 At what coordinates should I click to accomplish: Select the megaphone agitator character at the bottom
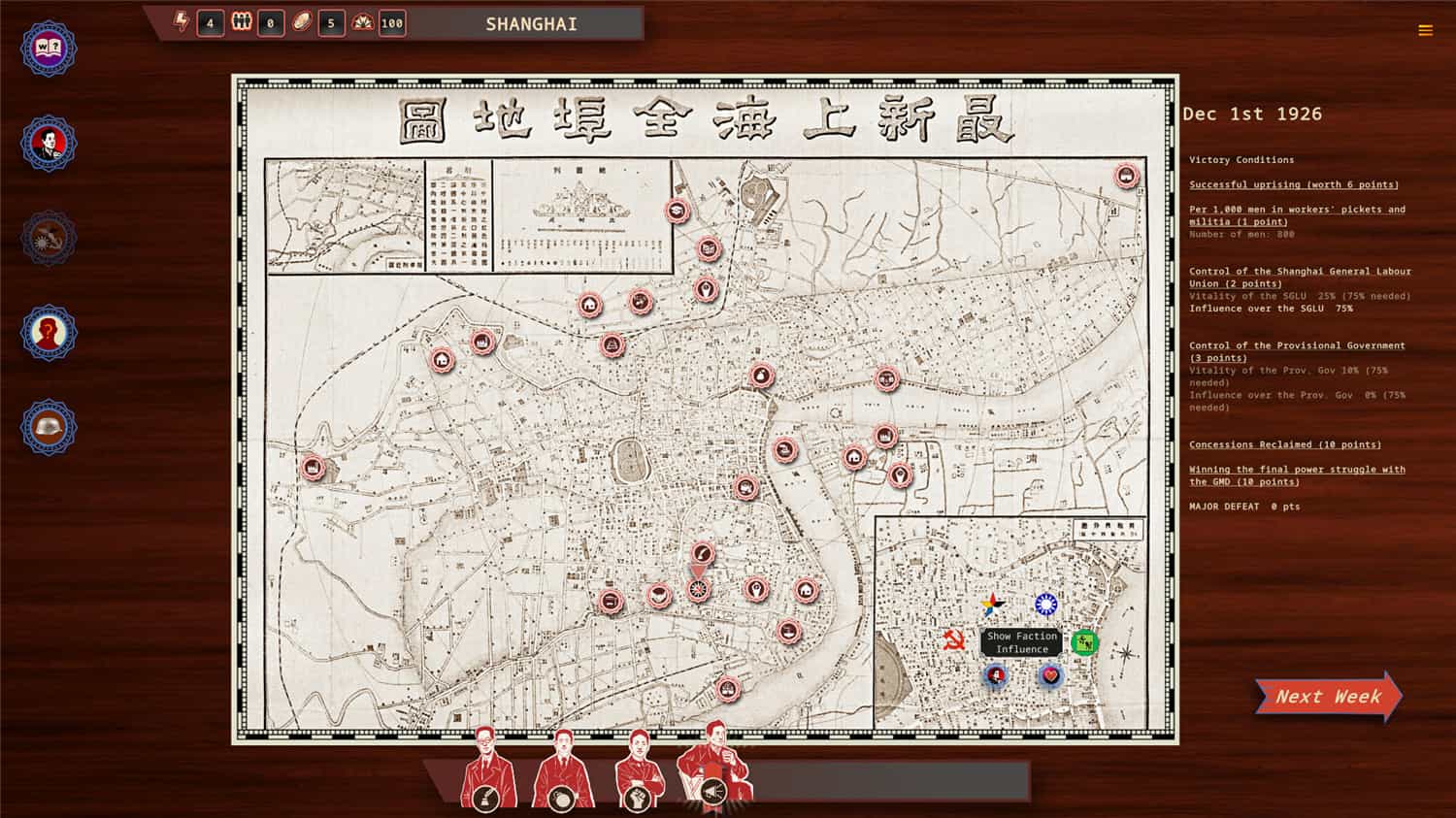[x=714, y=791]
